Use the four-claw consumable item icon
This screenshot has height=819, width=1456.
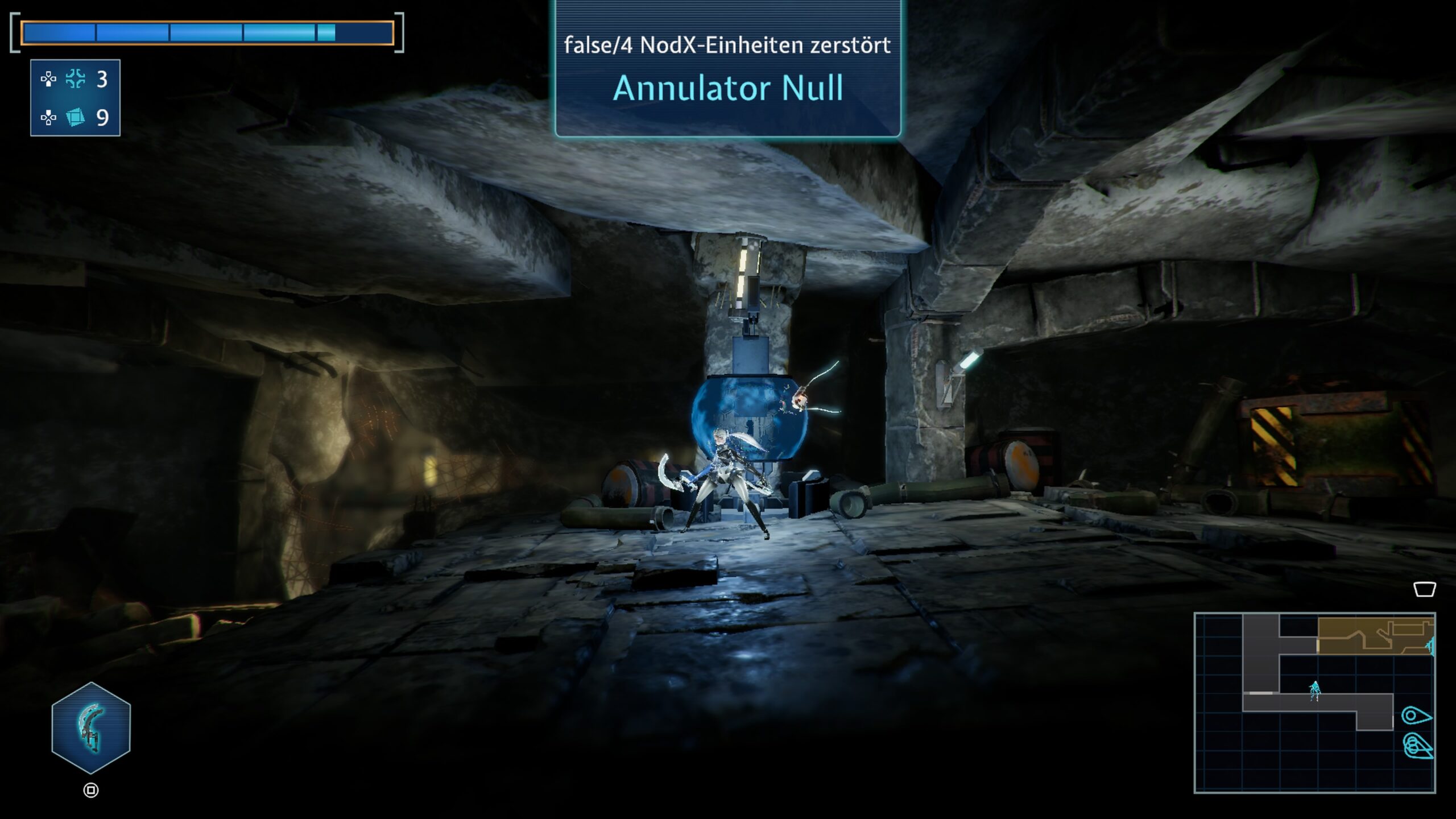coord(75,79)
